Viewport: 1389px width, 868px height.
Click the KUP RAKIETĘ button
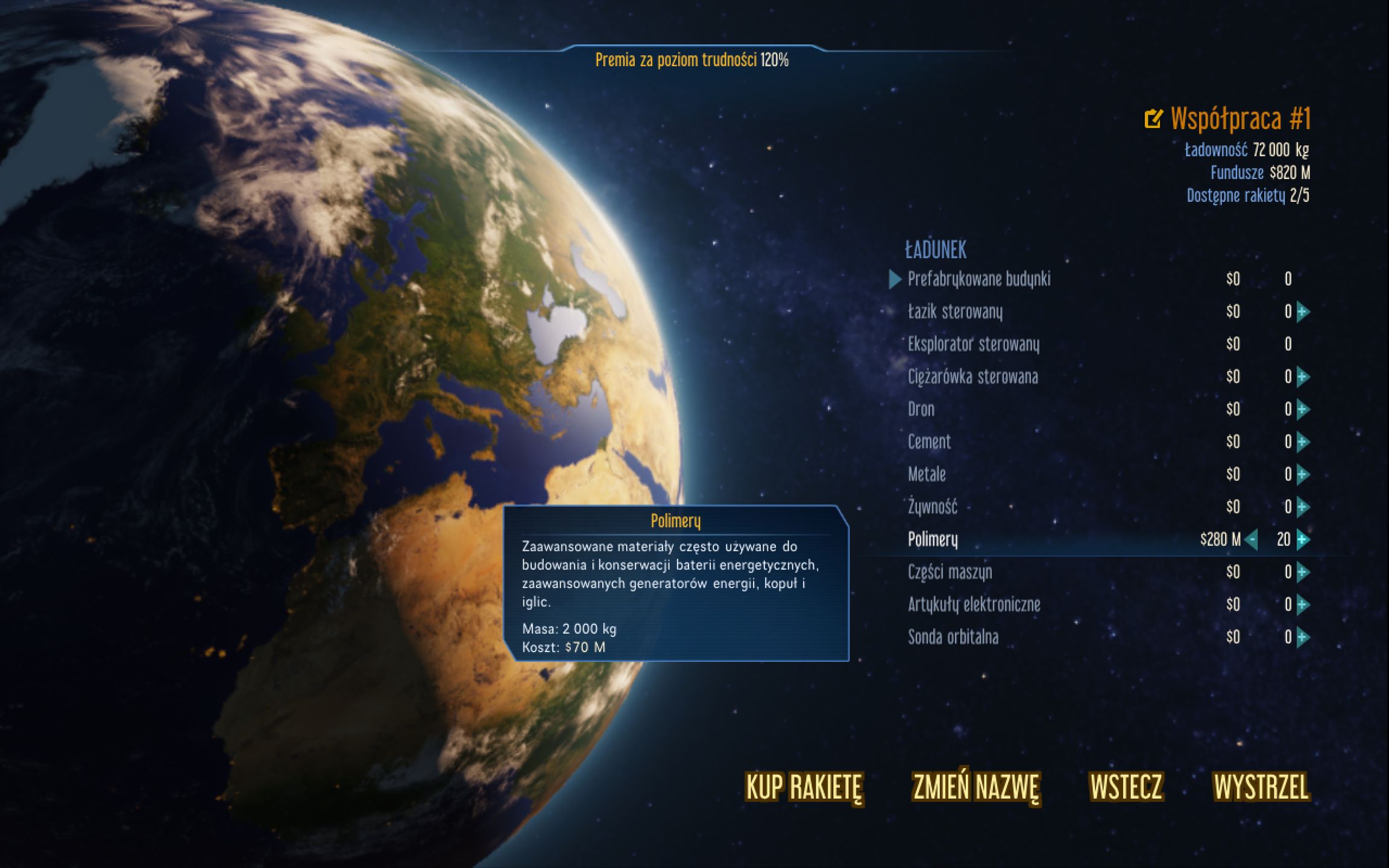tap(804, 785)
